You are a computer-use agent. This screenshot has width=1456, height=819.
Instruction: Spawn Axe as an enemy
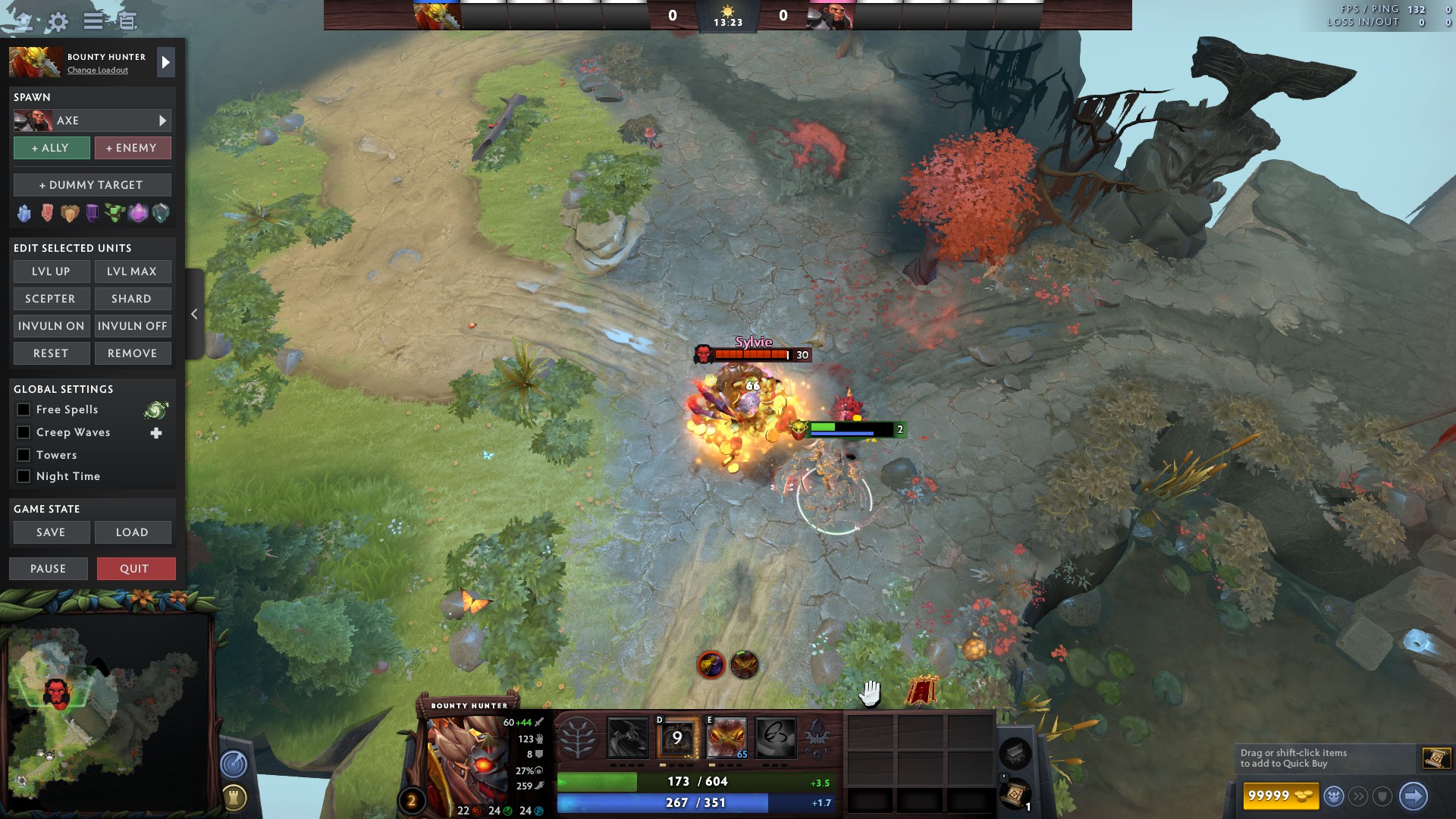pos(132,148)
